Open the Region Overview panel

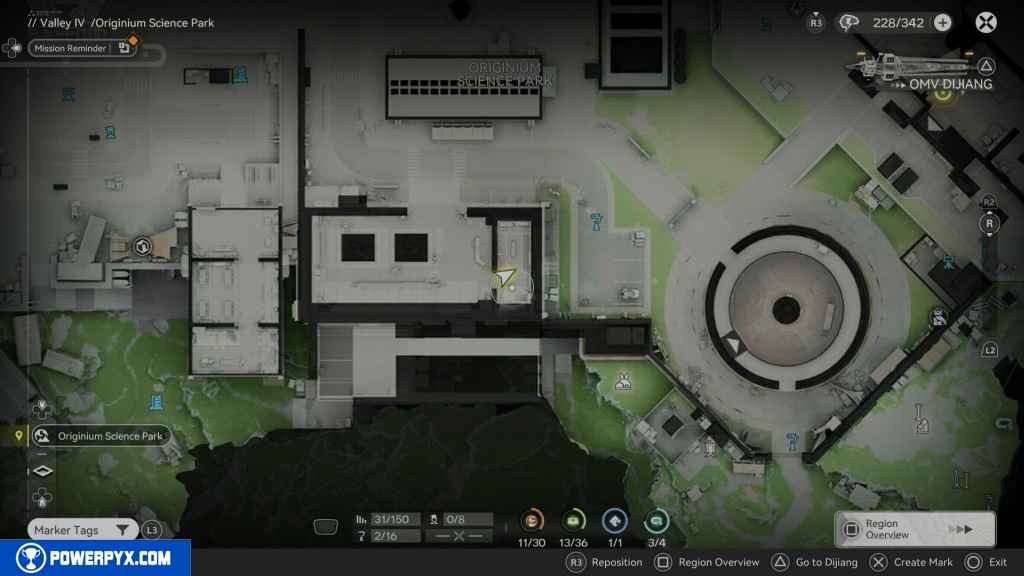(914, 529)
